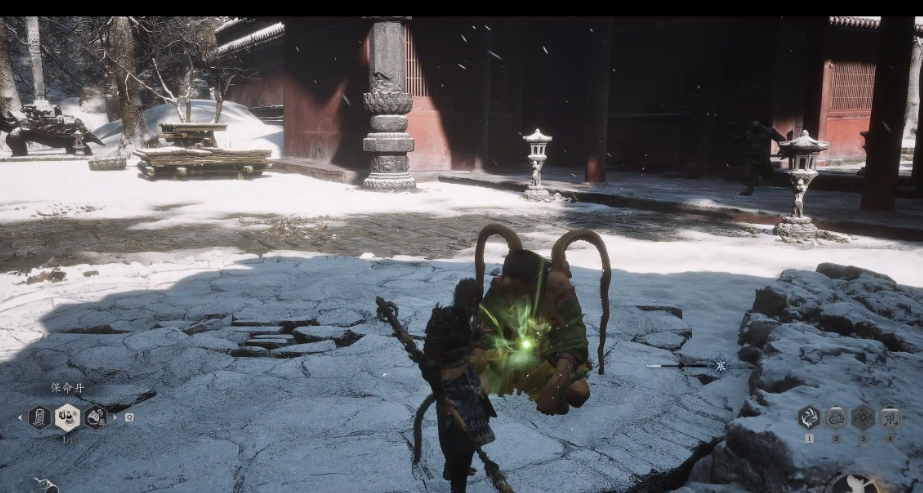Viewport: 923px width, 493px height.
Task: Activate the flame spell in slot 1
Action: click(x=808, y=417)
